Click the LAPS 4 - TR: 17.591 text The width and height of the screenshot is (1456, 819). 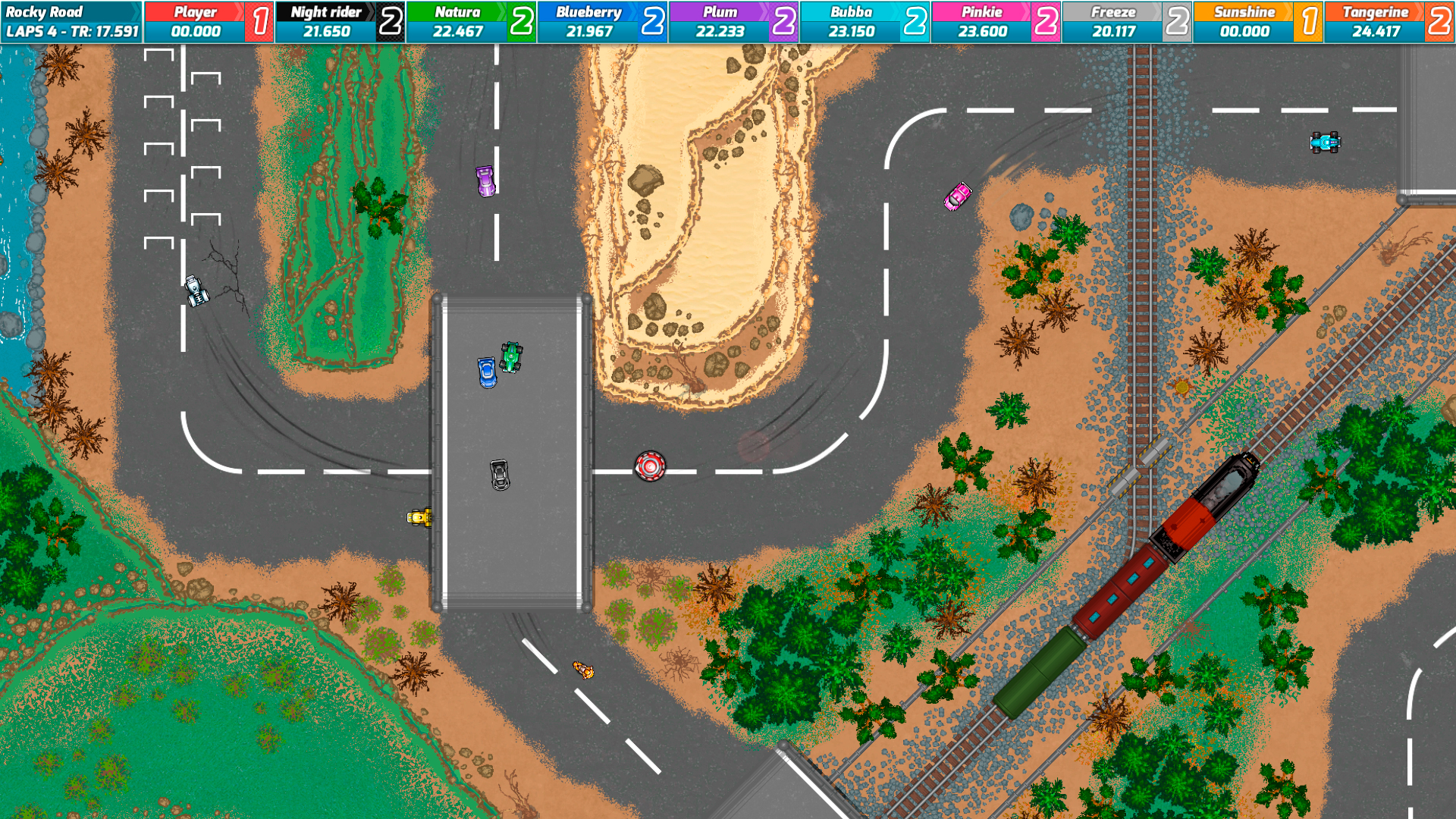(72, 32)
